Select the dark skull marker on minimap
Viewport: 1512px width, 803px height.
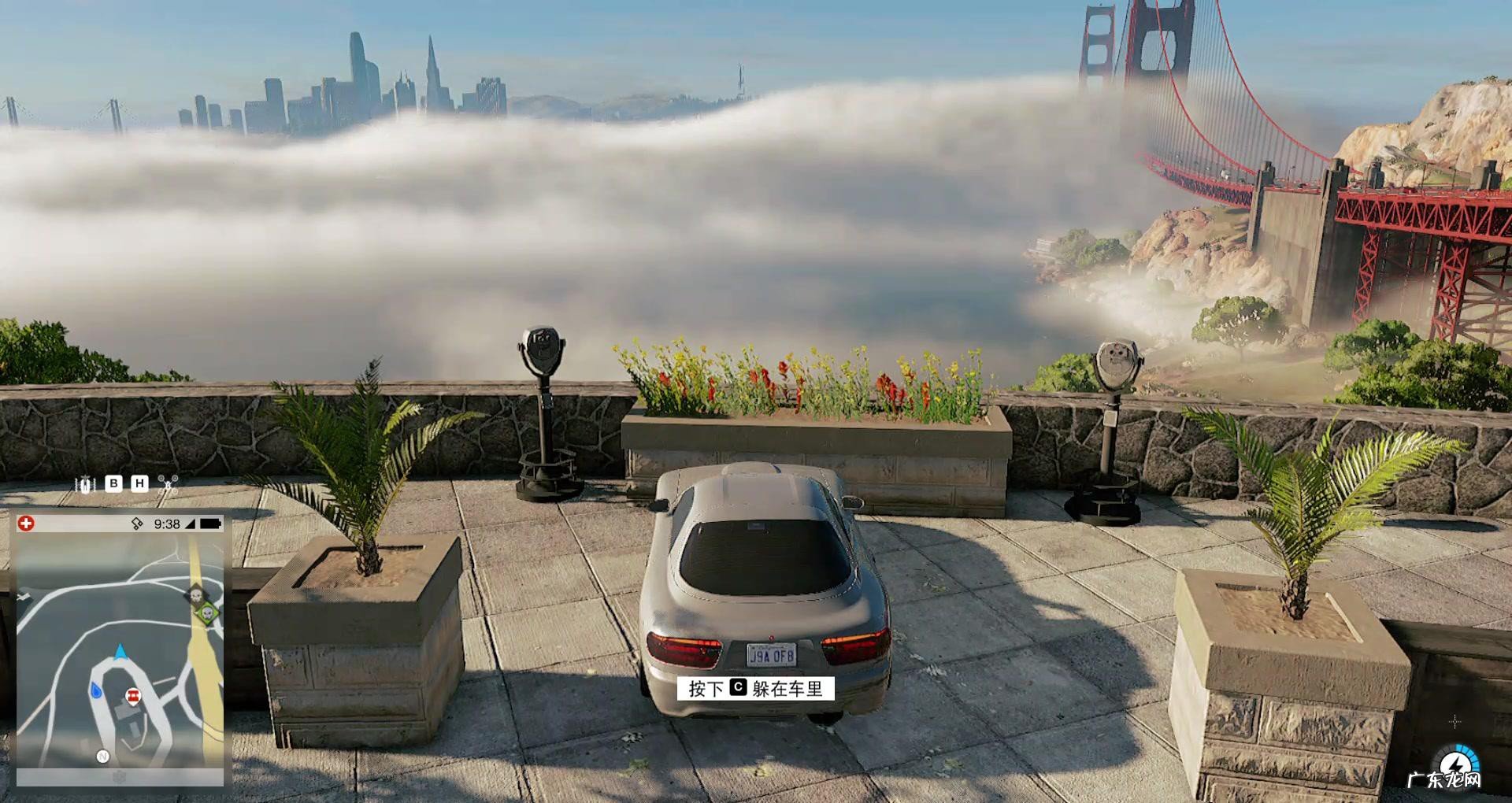point(195,594)
